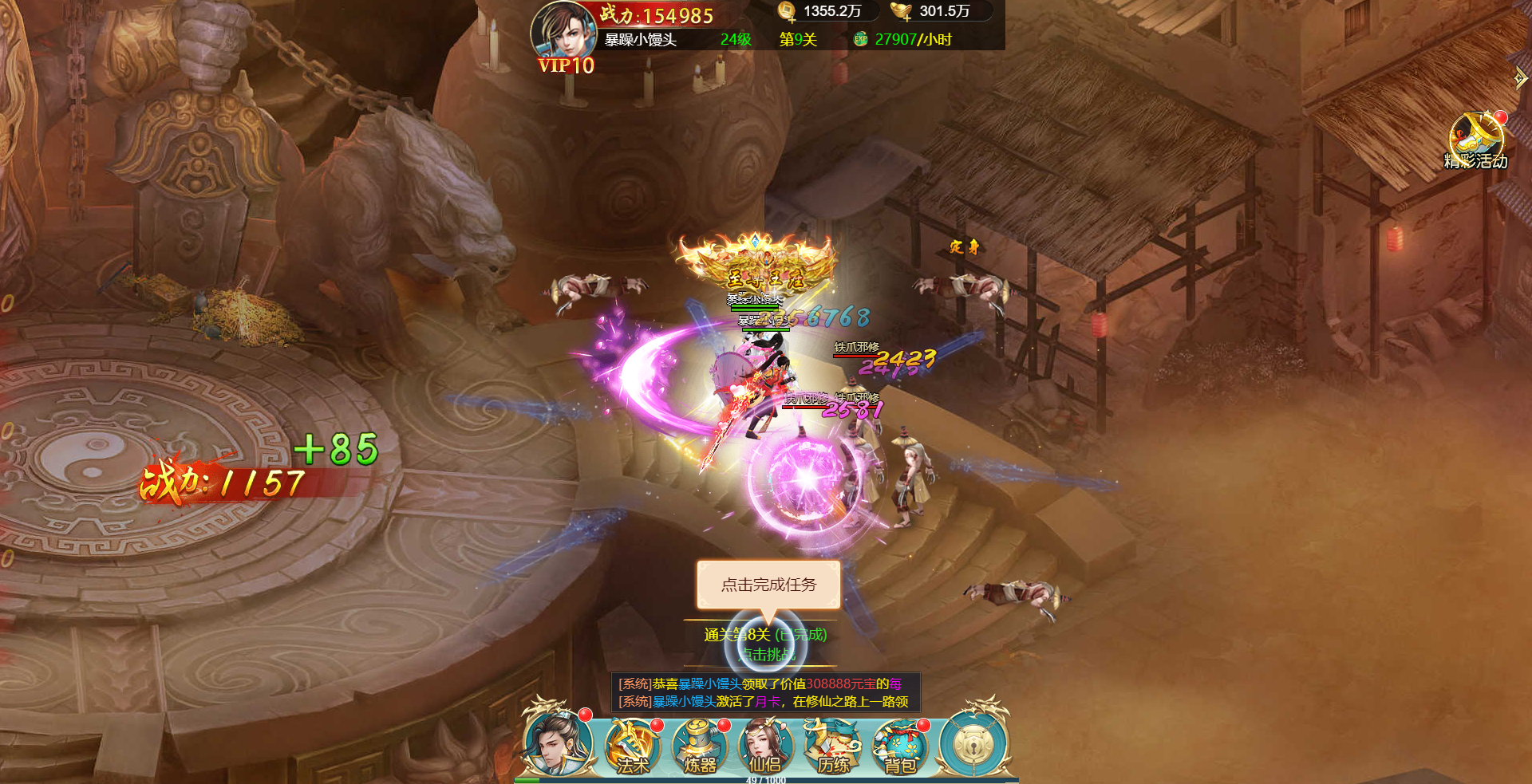Click the 点击完成任务 prompt bubble

(768, 585)
